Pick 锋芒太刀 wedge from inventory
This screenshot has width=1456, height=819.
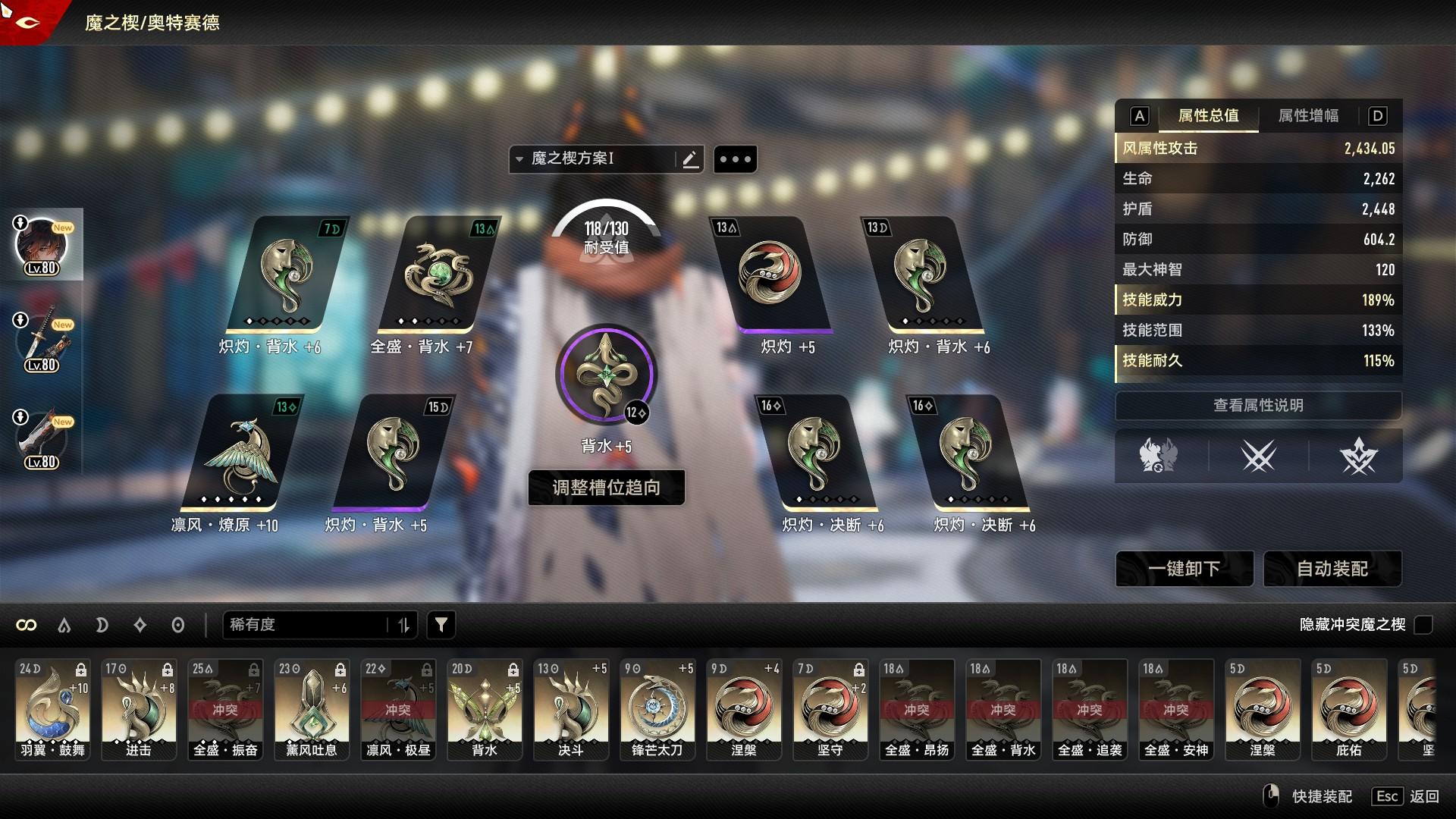coord(657,709)
